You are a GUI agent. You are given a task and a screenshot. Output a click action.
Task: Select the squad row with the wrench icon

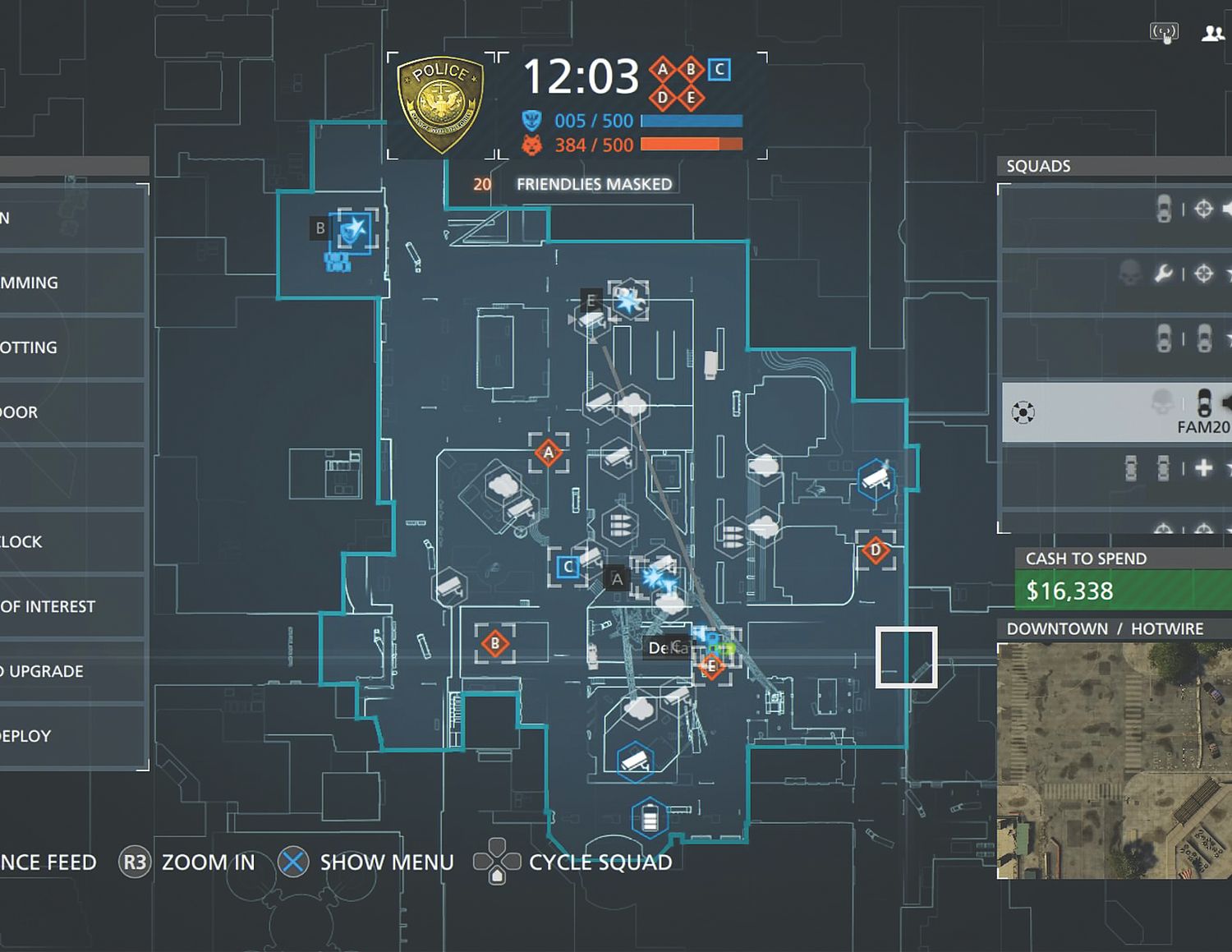tap(1115, 274)
